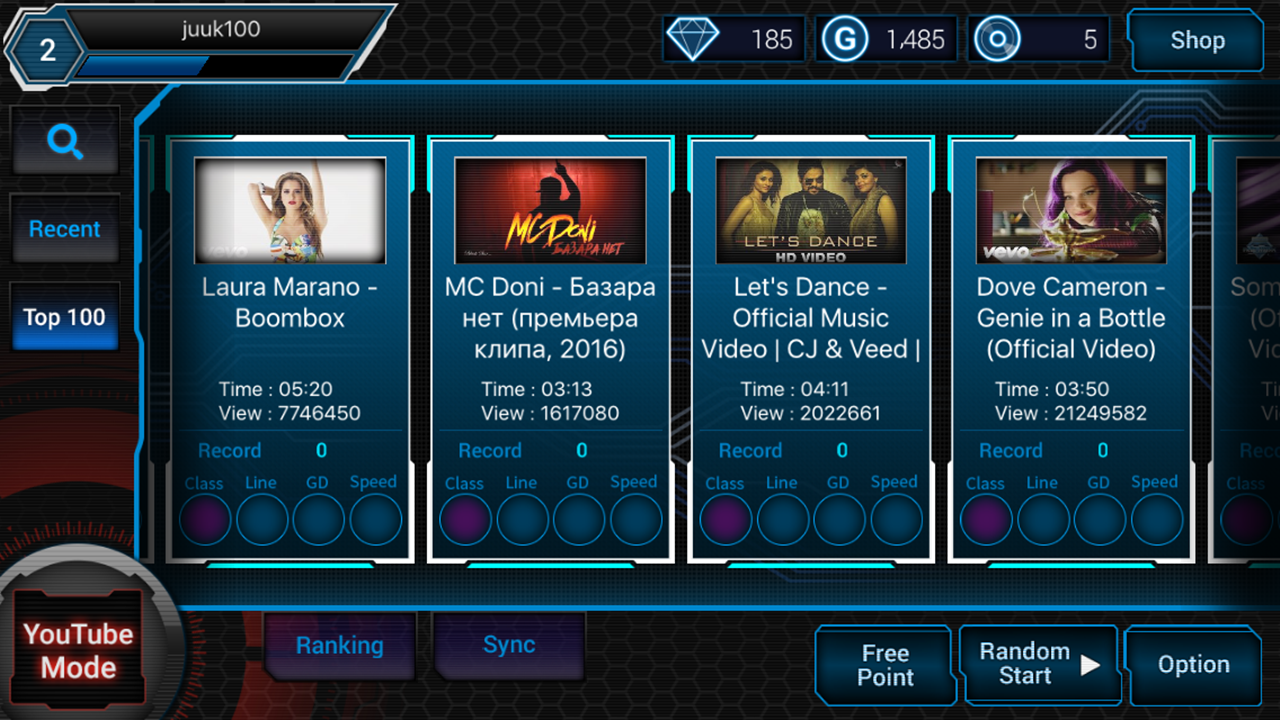Select the Speed circle on Laura Marano card
Viewport: 1280px width, 720px height.
(x=373, y=519)
